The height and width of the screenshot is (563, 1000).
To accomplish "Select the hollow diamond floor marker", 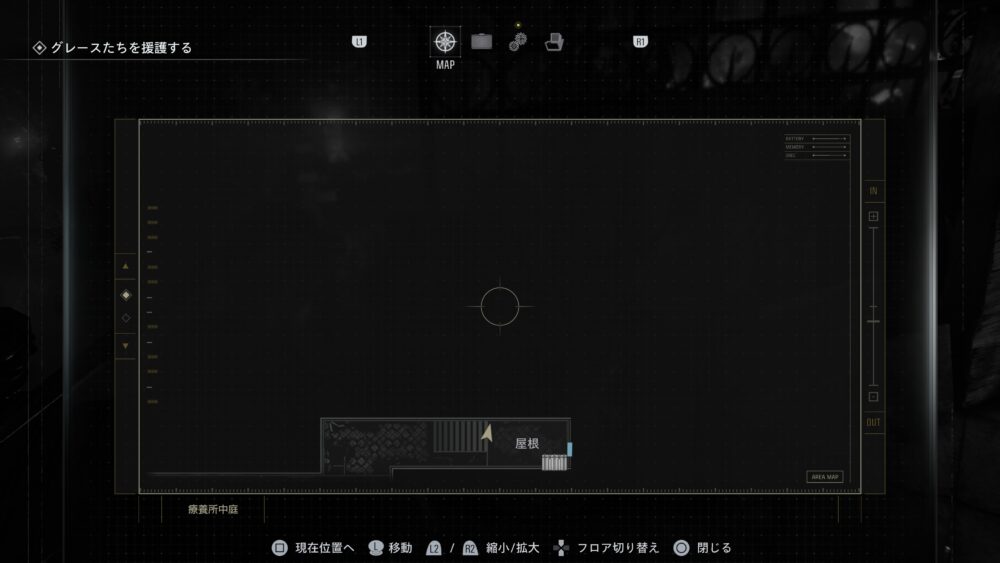I will pos(126,318).
